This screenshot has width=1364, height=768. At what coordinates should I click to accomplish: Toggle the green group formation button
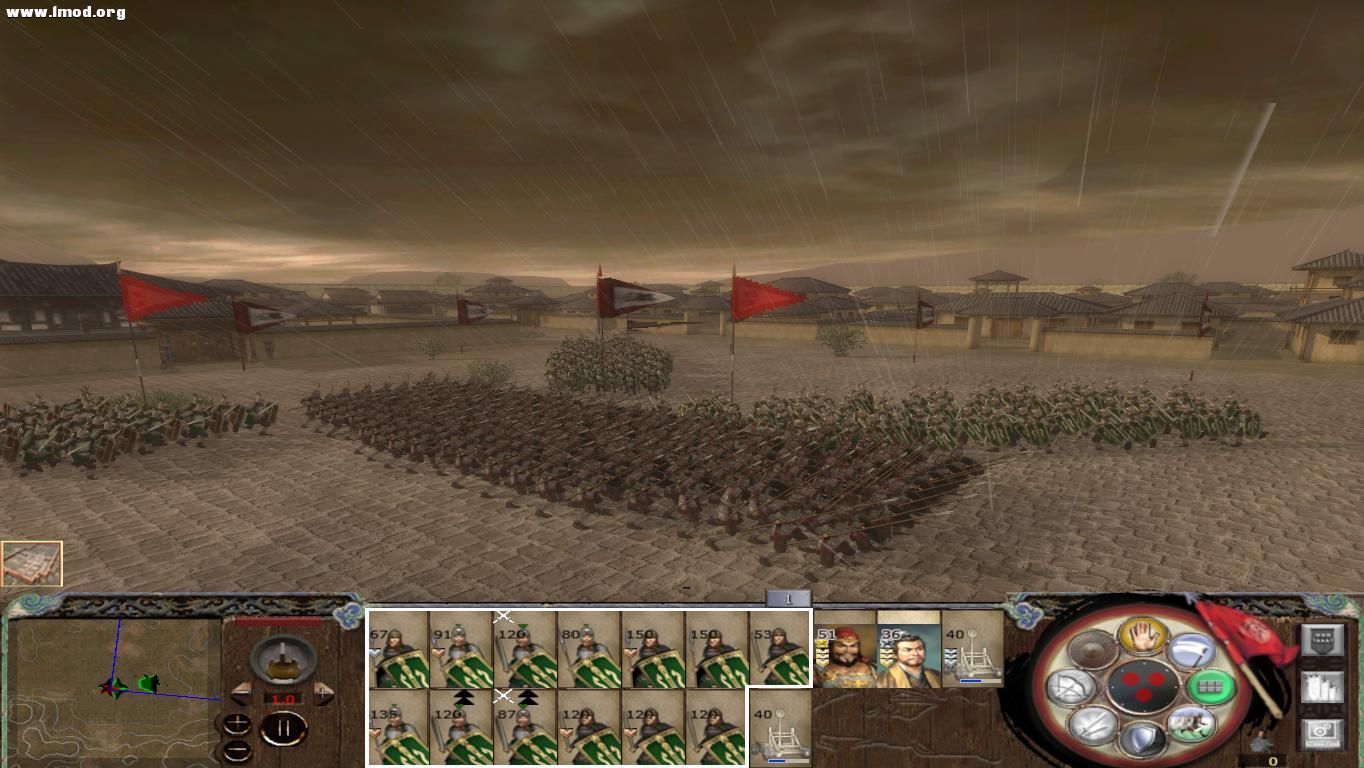tap(1211, 686)
